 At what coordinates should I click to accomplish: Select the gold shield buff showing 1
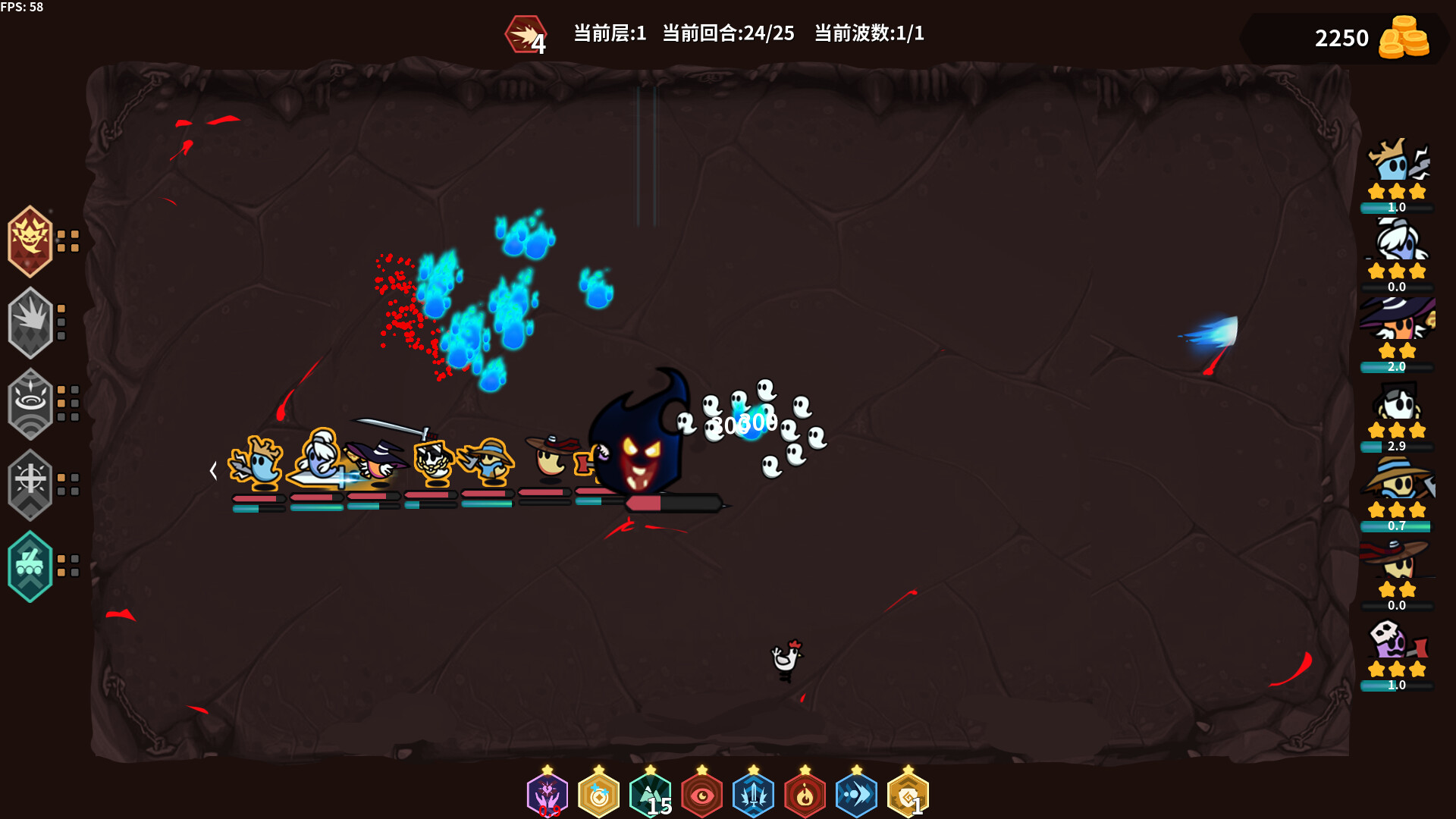[907, 795]
